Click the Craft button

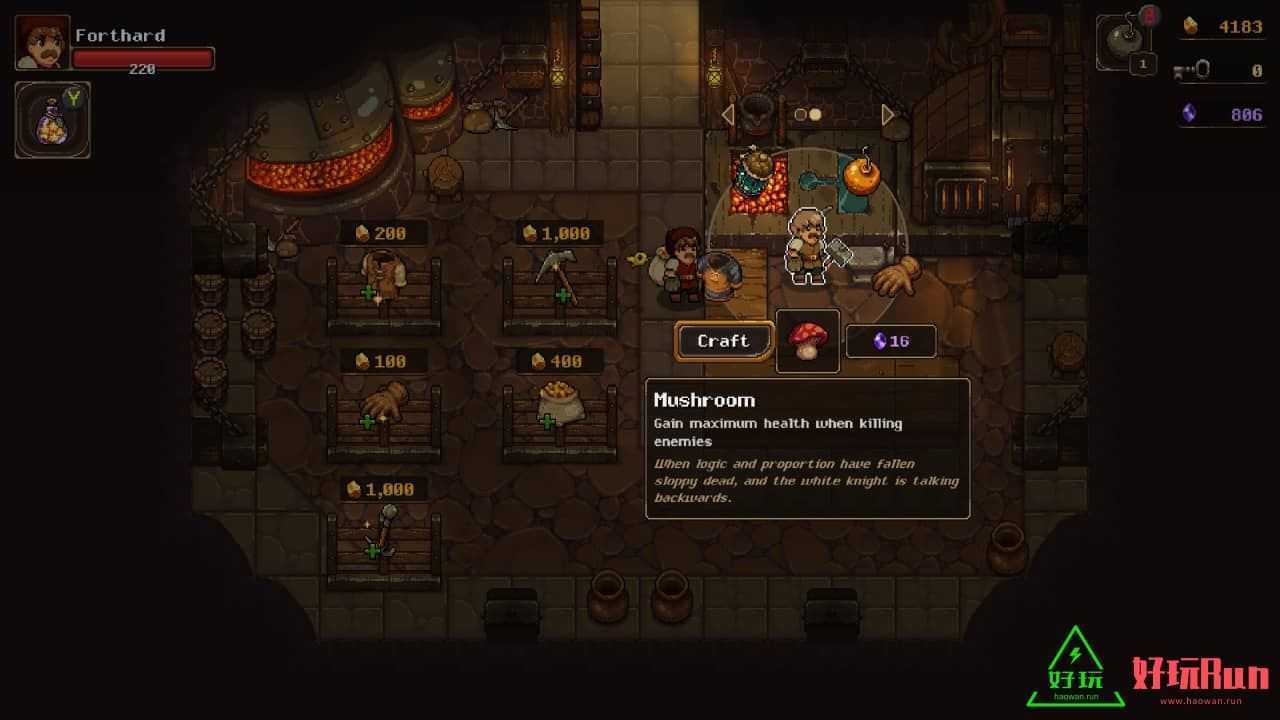tap(724, 341)
